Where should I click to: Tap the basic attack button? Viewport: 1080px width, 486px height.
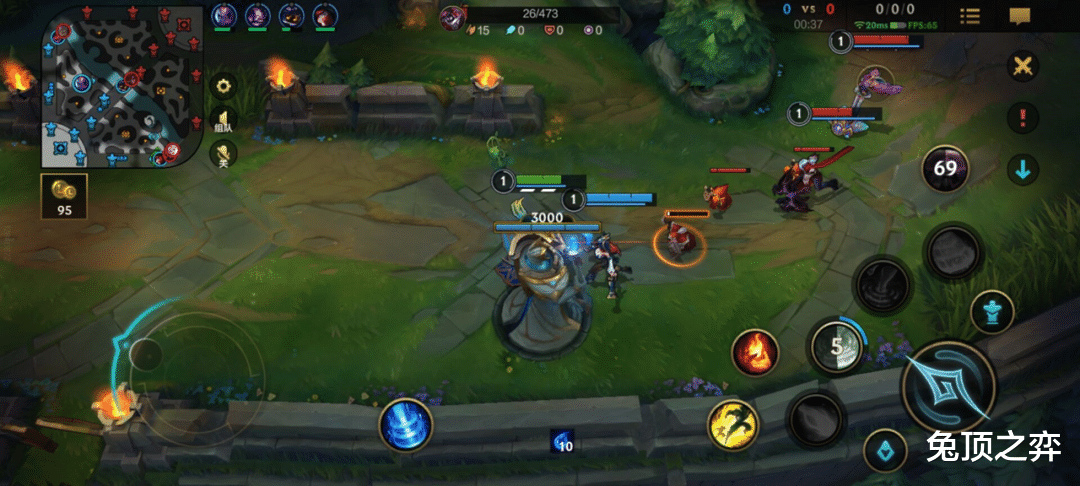pyautogui.click(x=946, y=386)
